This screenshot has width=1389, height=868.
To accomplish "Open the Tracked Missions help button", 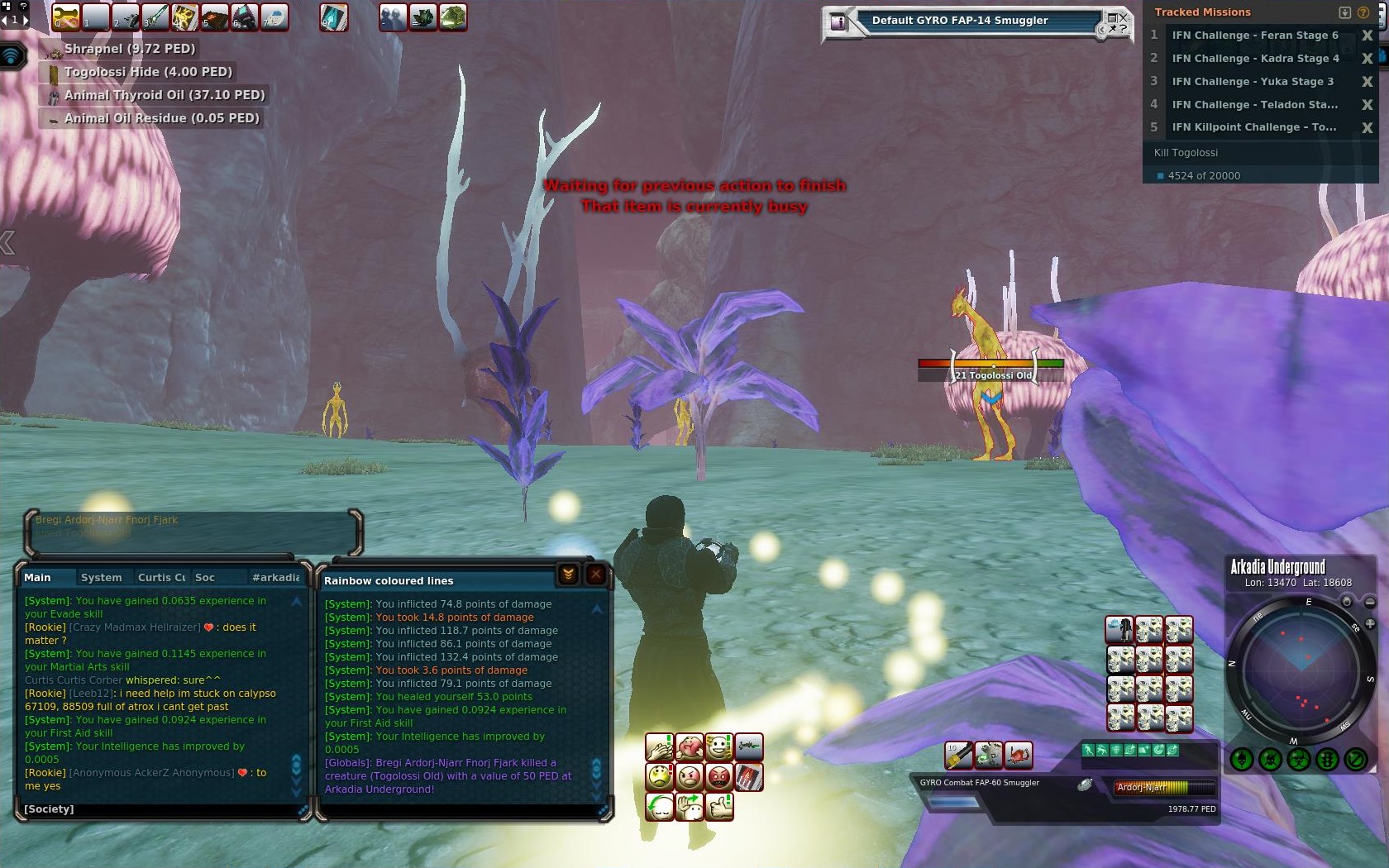I will [x=1363, y=12].
